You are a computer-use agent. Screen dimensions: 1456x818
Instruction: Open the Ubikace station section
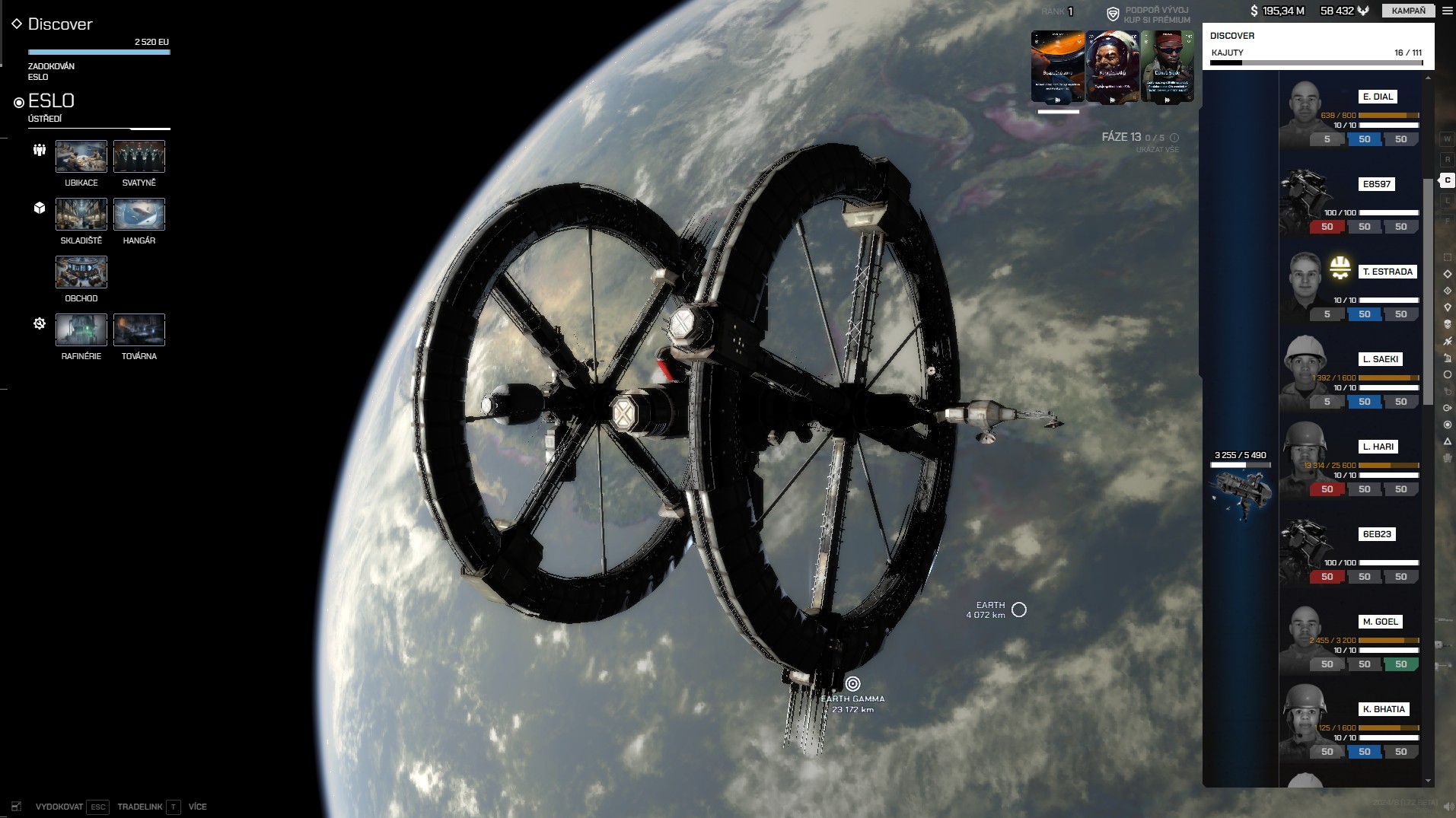(x=81, y=157)
